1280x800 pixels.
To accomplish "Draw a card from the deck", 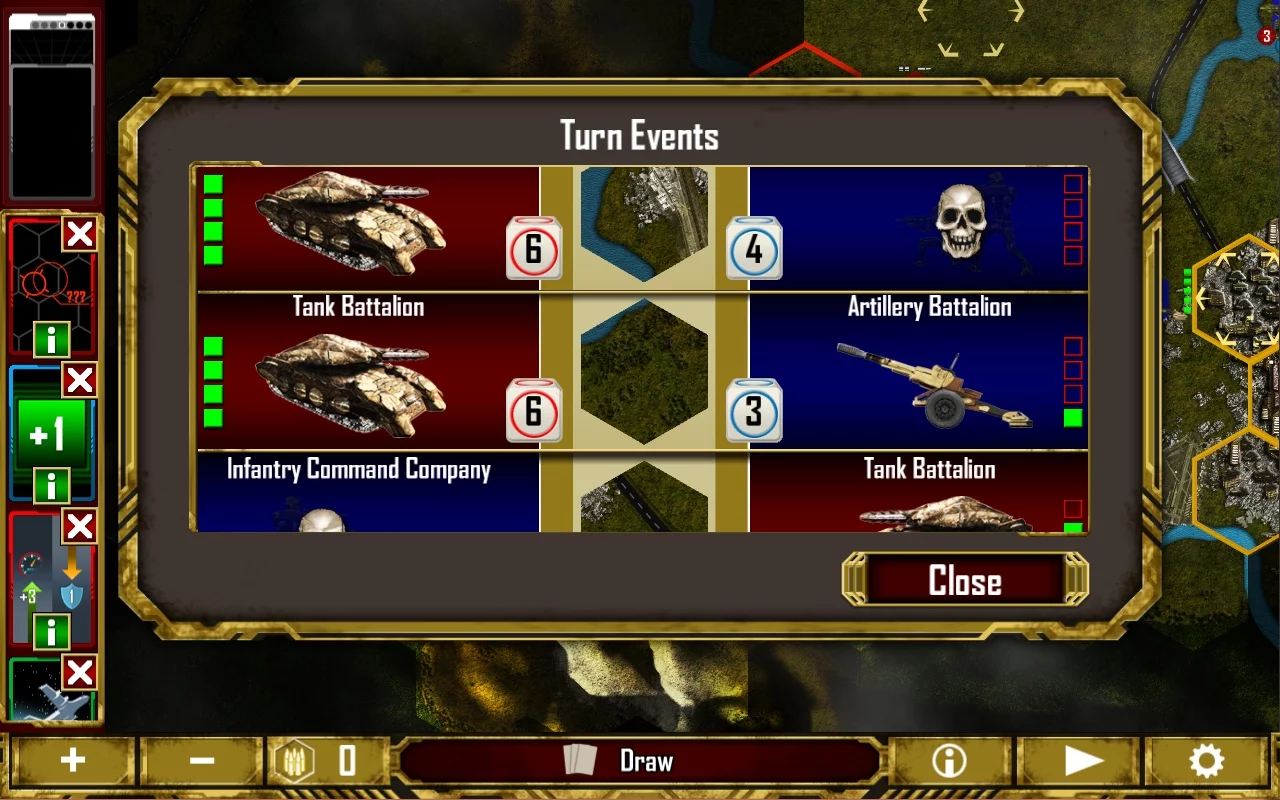I will 640,762.
